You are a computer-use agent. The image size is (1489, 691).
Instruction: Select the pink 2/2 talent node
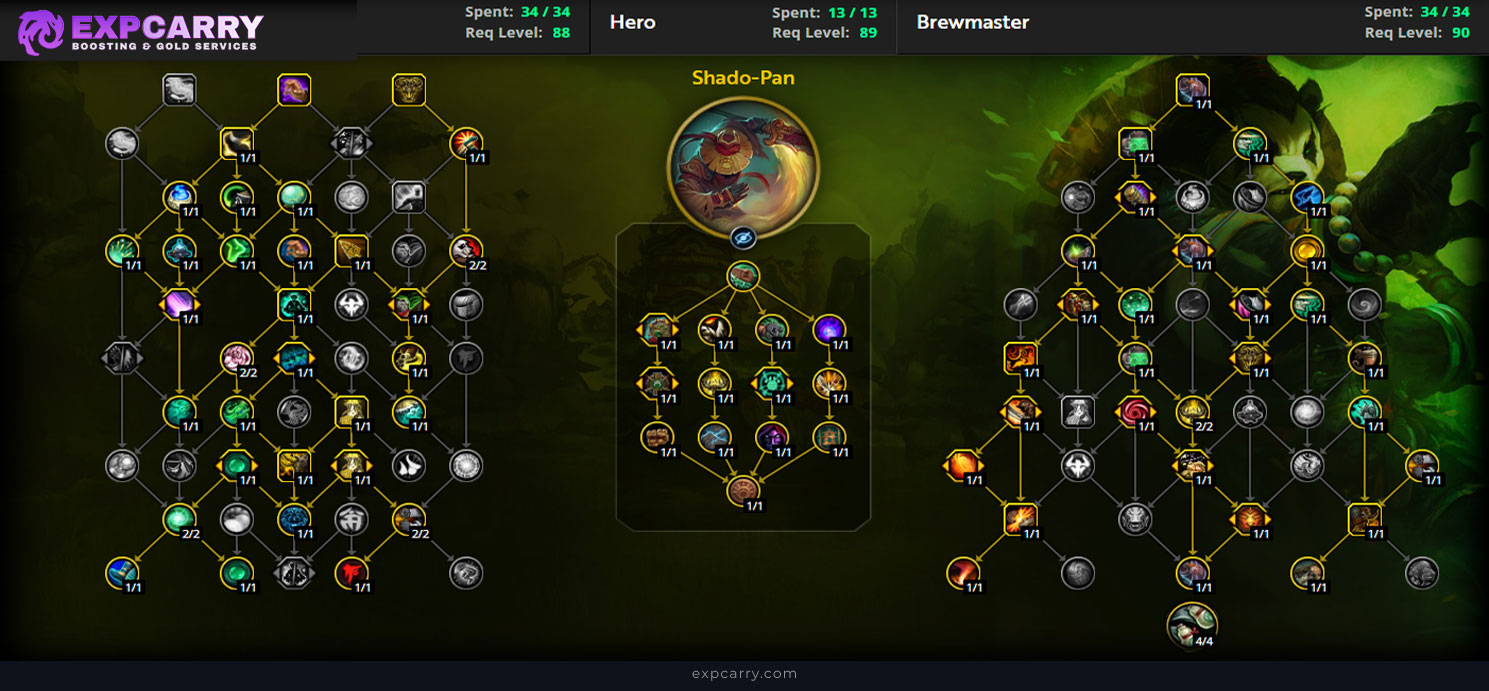click(x=237, y=358)
